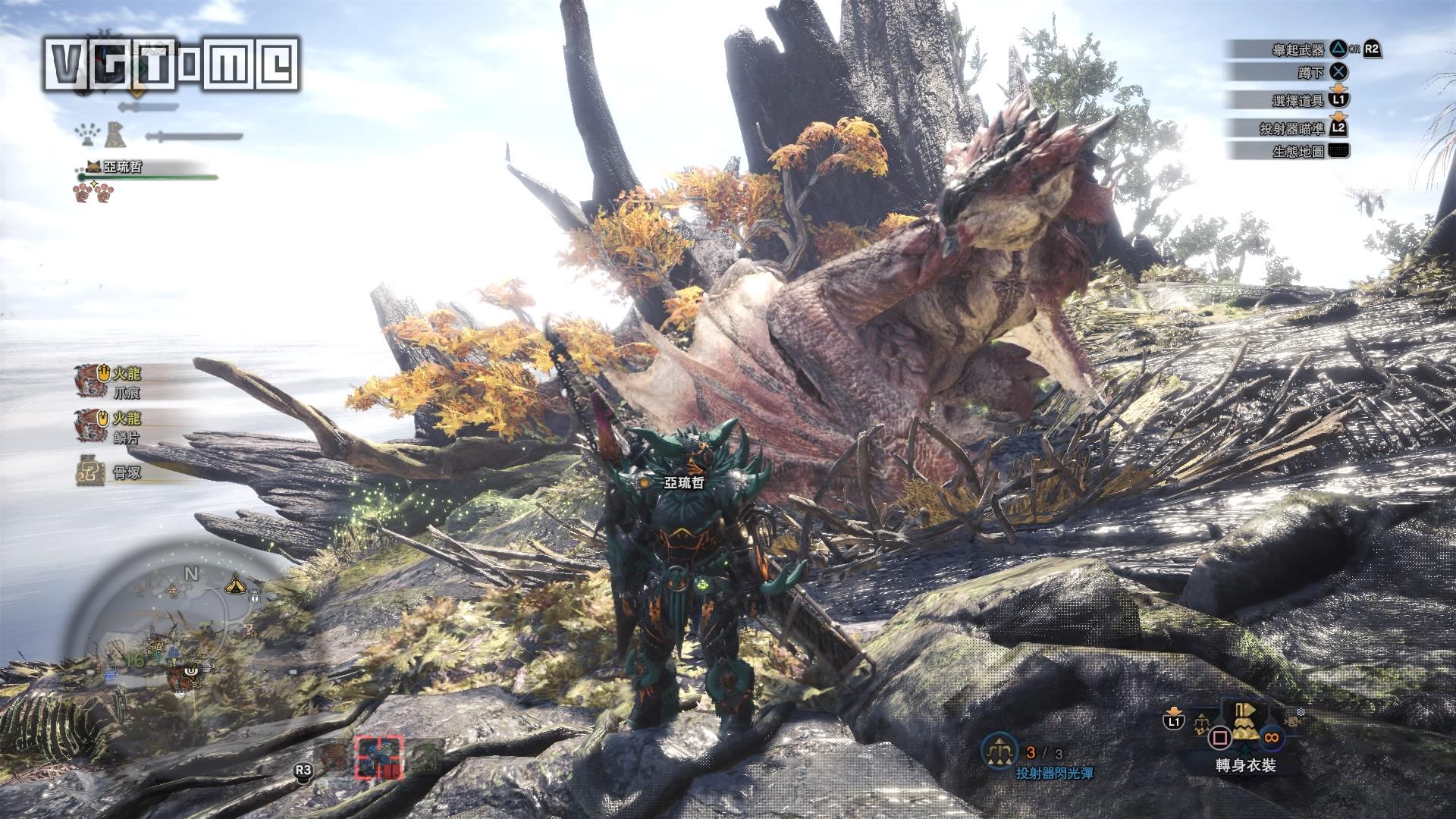Click the 投射器閃光彈 slinger ammo icon
The height and width of the screenshot is (819, 1456).
pos(999,751)
